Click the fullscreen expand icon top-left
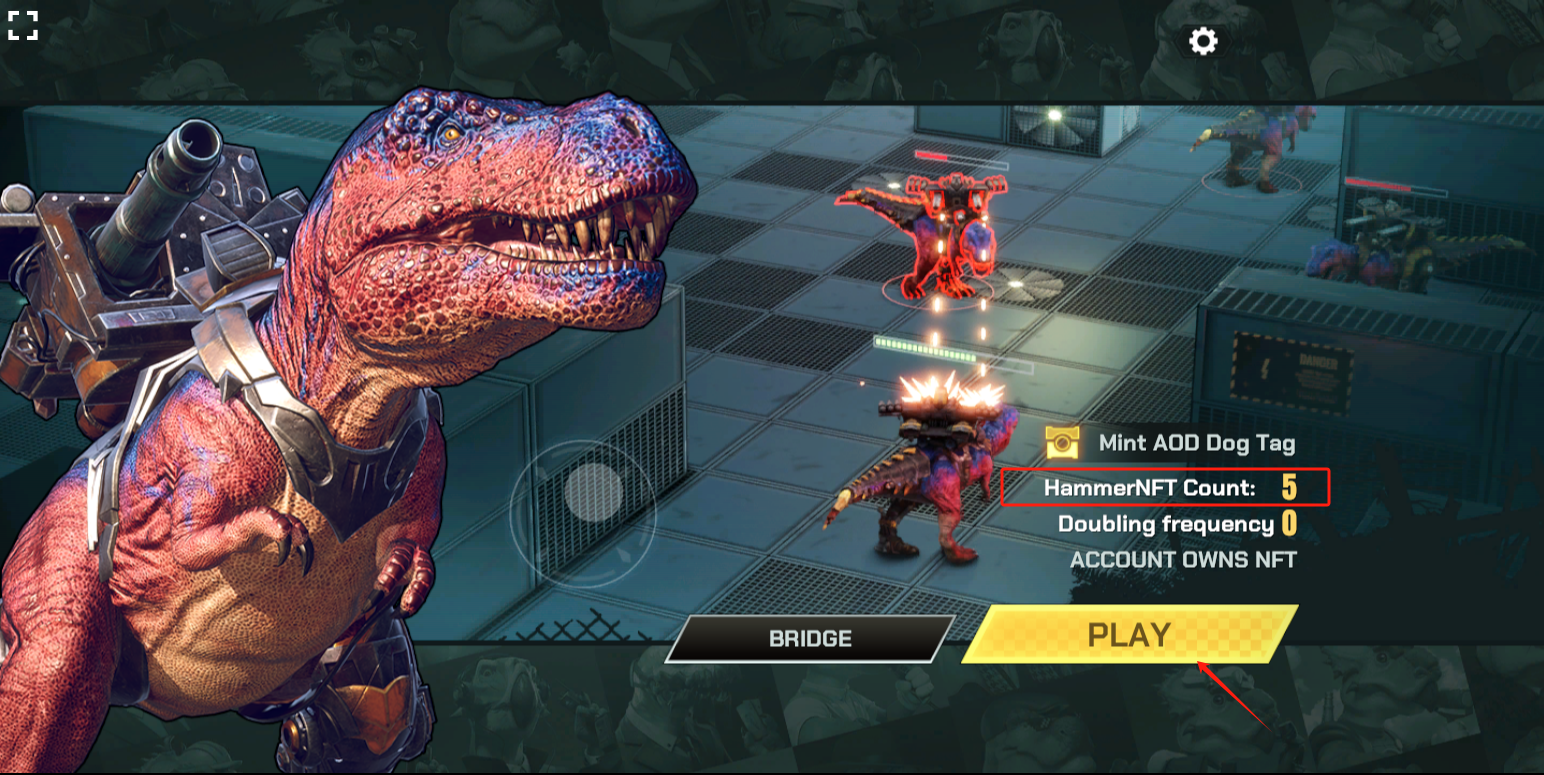 24,25
